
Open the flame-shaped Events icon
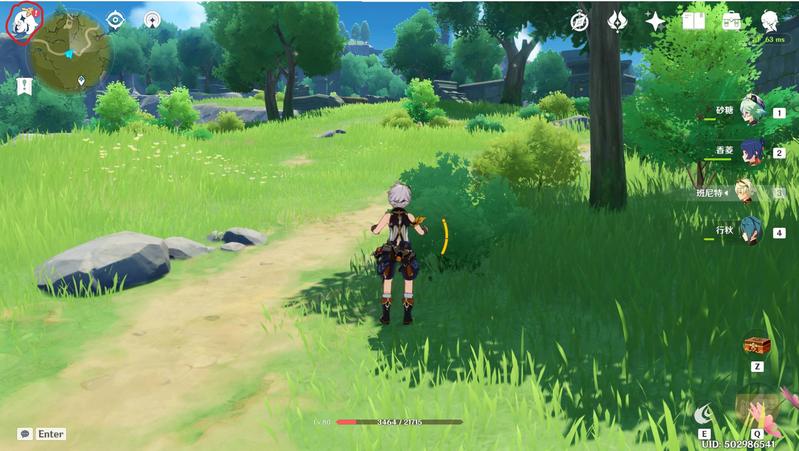point(617,21)
